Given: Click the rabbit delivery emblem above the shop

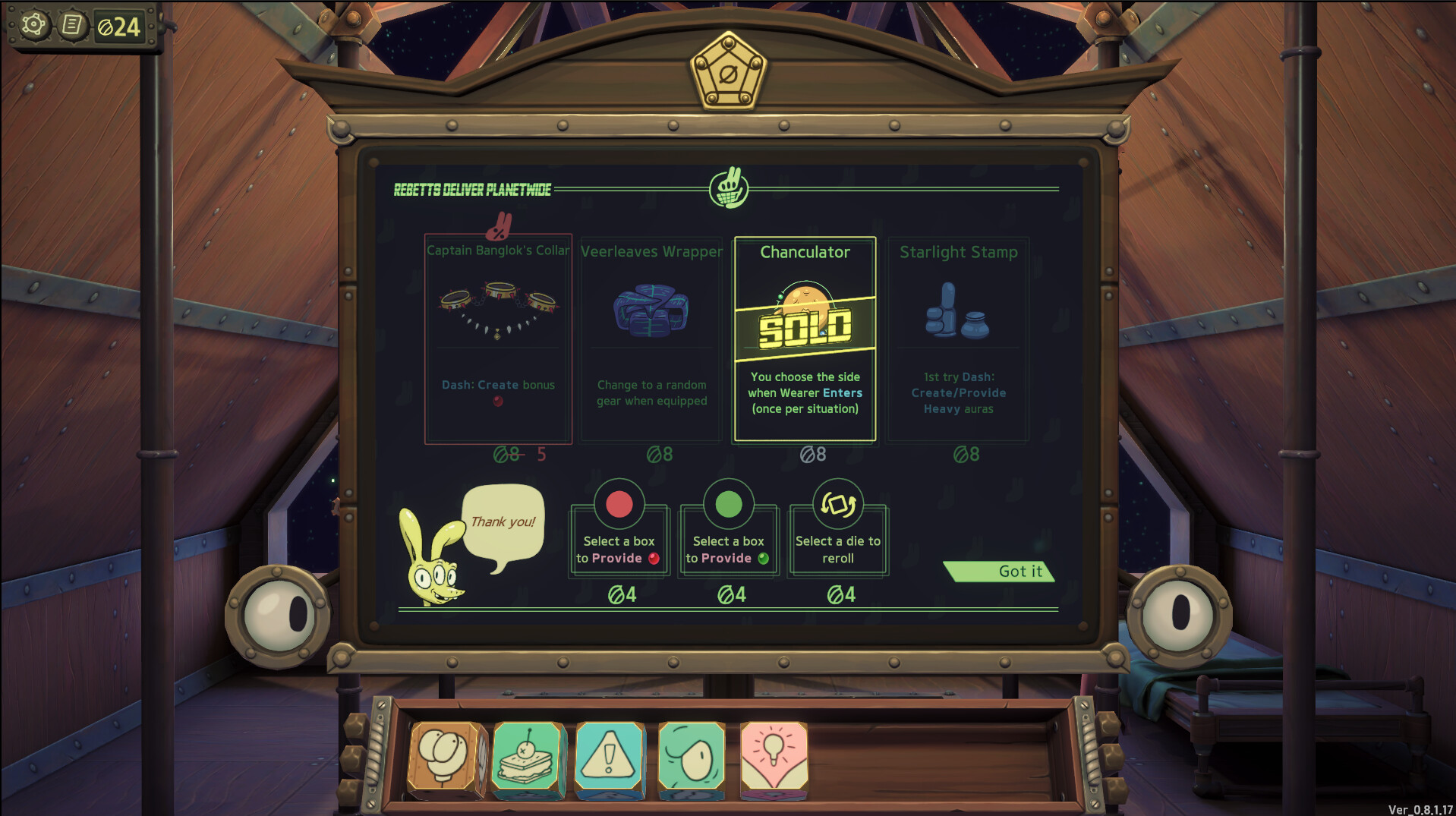Looking at the screenshot, I should [x=728, y=189].
